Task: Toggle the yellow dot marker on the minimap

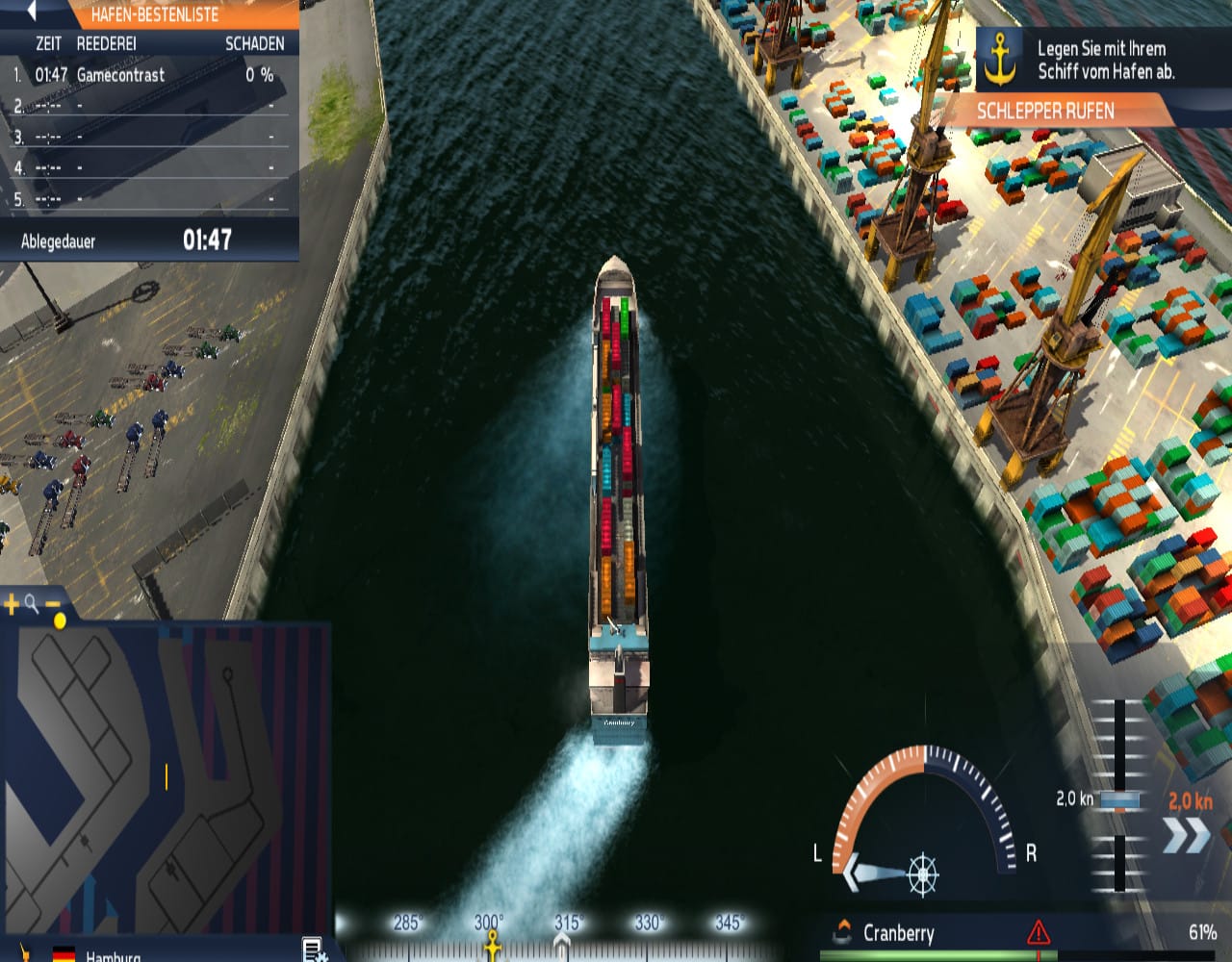Action: pos(60,621)
